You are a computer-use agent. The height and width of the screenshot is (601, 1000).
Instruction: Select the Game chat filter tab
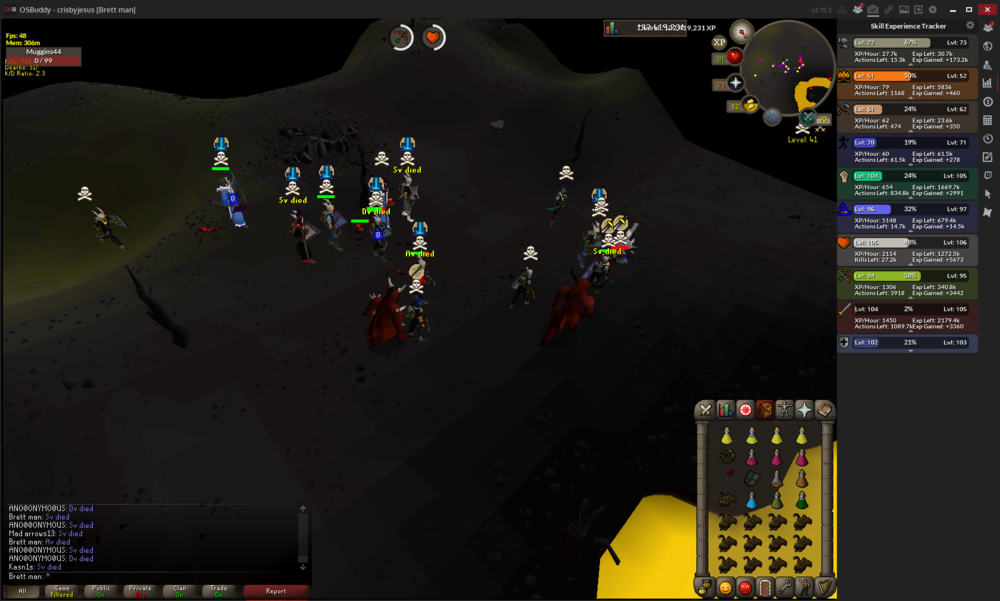[61, 591]
